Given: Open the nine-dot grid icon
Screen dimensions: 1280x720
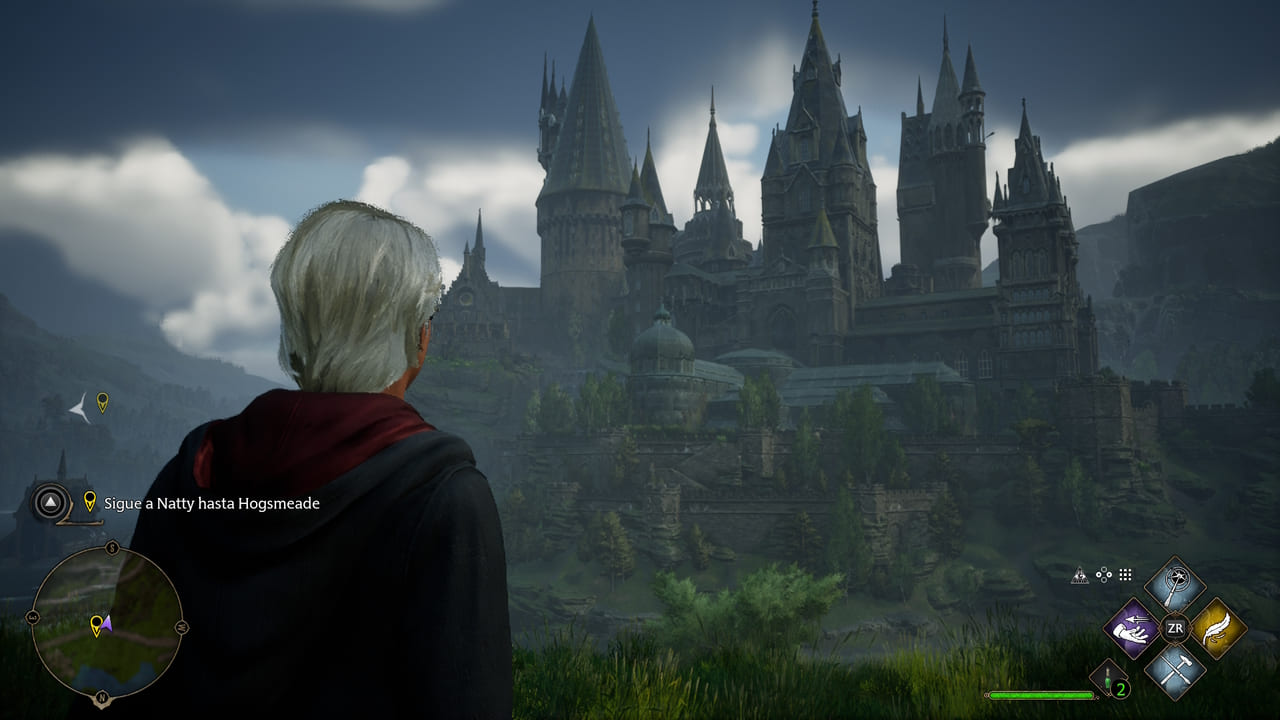Looking at the screenshot, I should point(1125,575).
